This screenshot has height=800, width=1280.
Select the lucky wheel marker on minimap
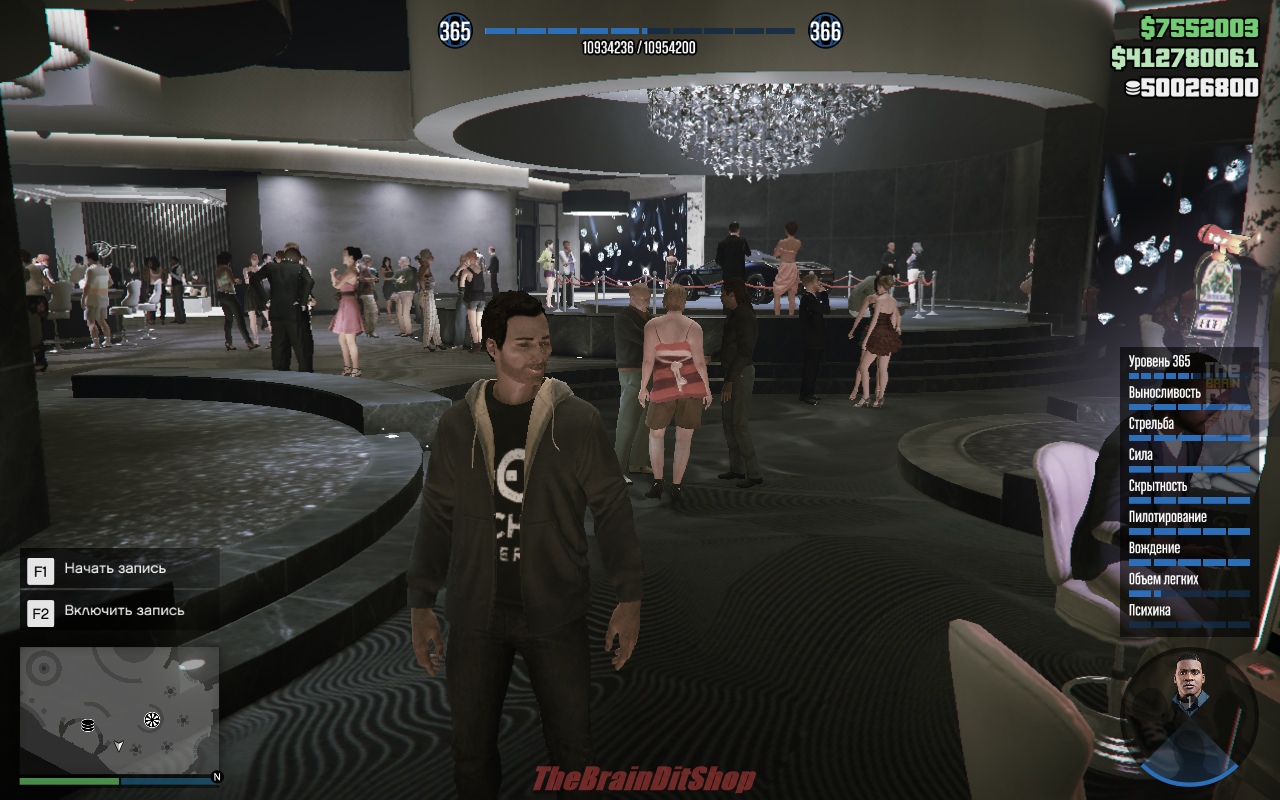click(152, 719)
